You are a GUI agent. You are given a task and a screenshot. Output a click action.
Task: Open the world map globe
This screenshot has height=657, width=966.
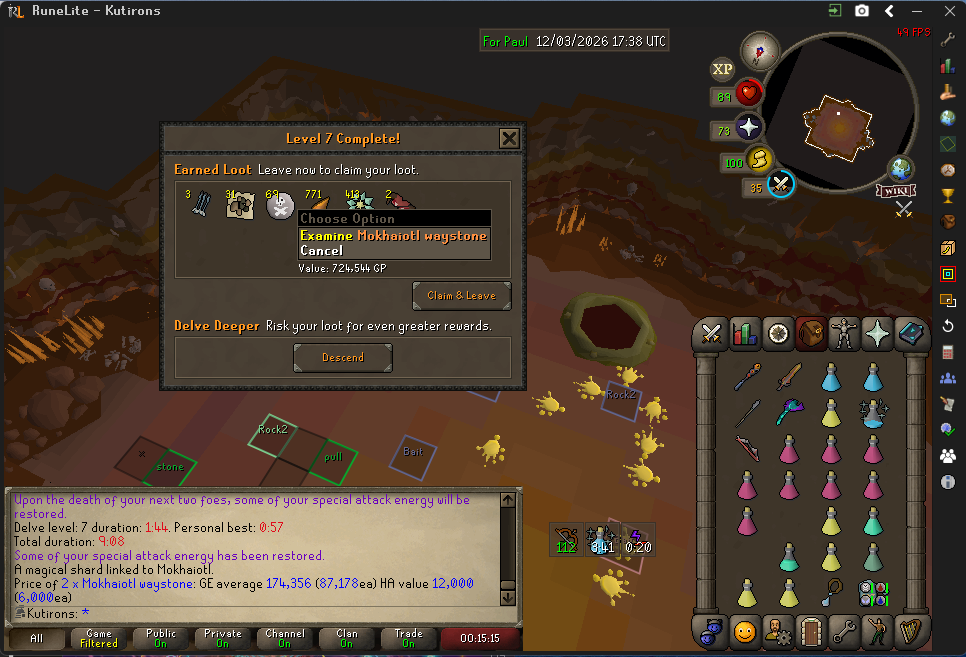click(901, 168)
